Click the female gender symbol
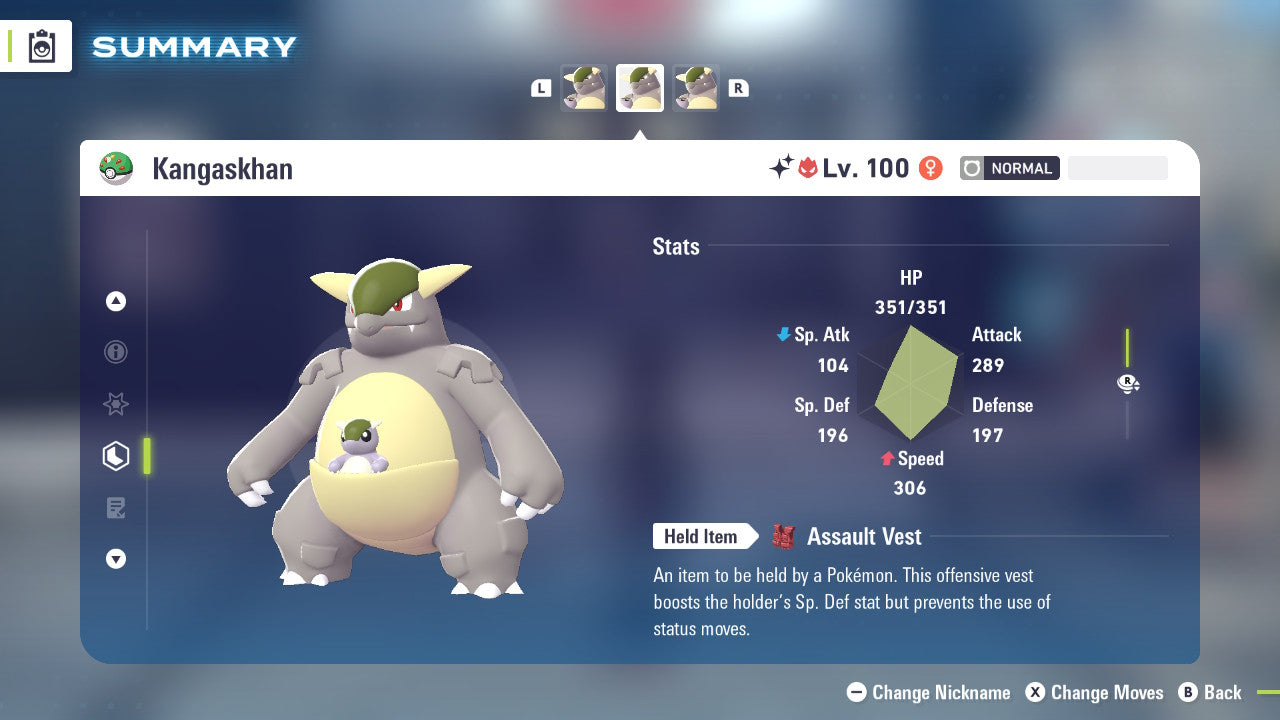This screenshot has width=1280, height=720. point(931,168)
